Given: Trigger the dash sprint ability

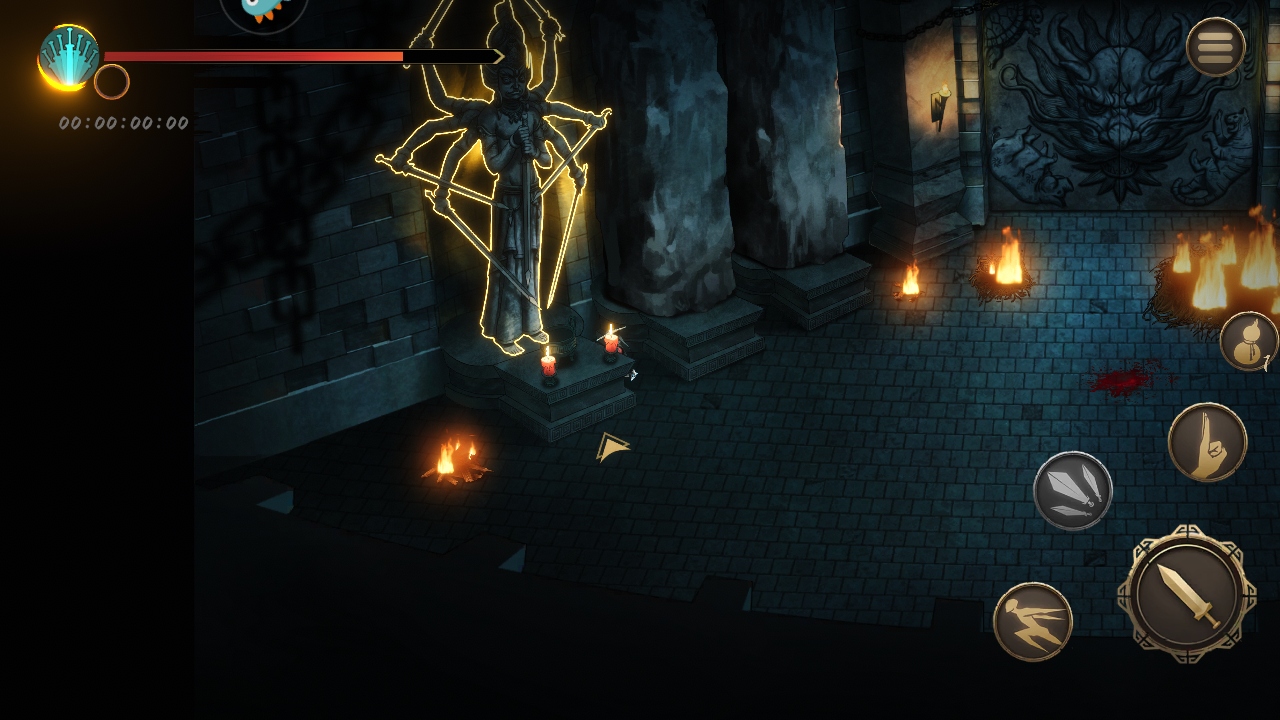Looking at the screenshot, I should coord(1032,621).
